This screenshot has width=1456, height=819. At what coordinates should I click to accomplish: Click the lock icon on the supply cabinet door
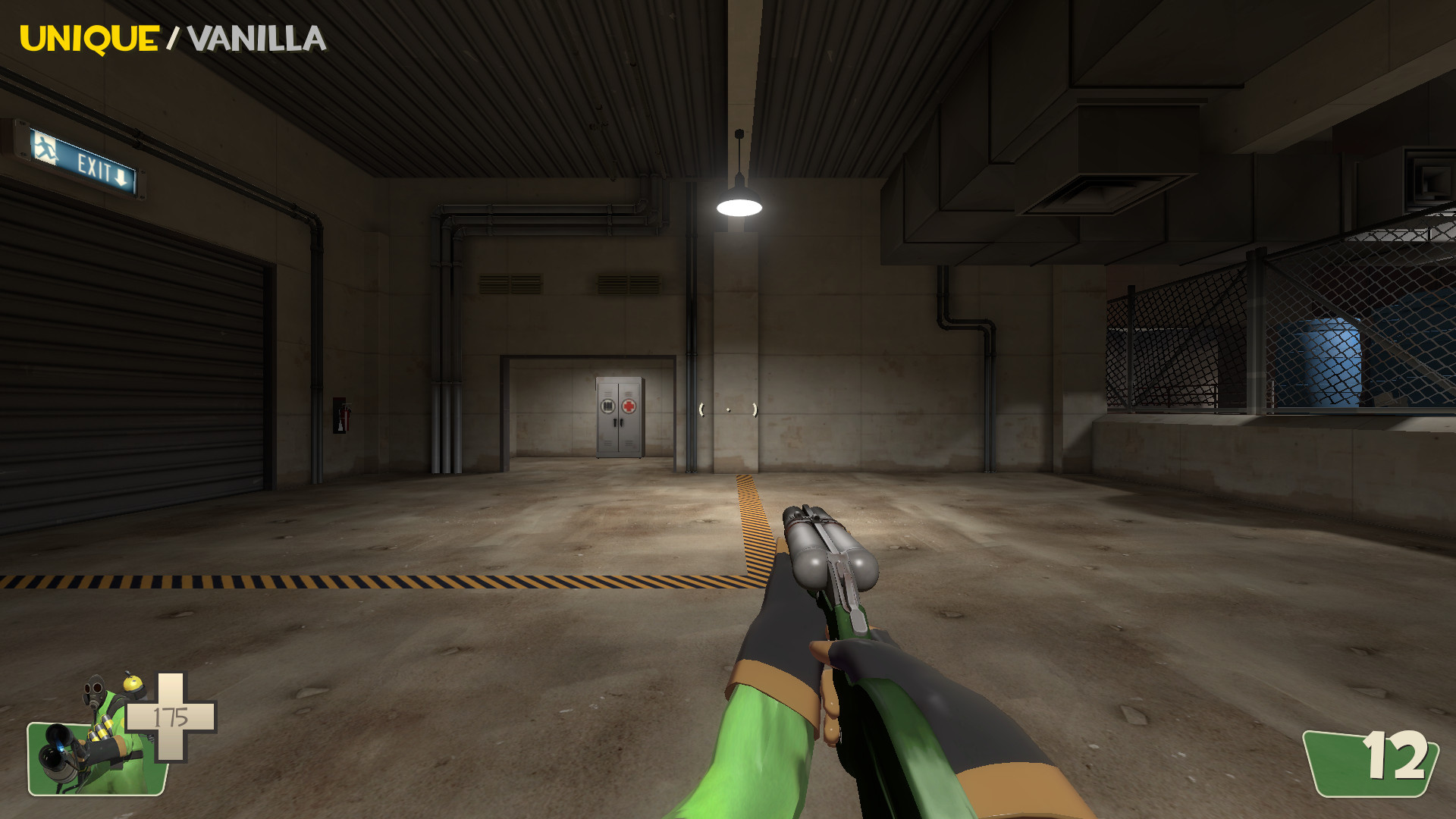[x=607, y=406]
